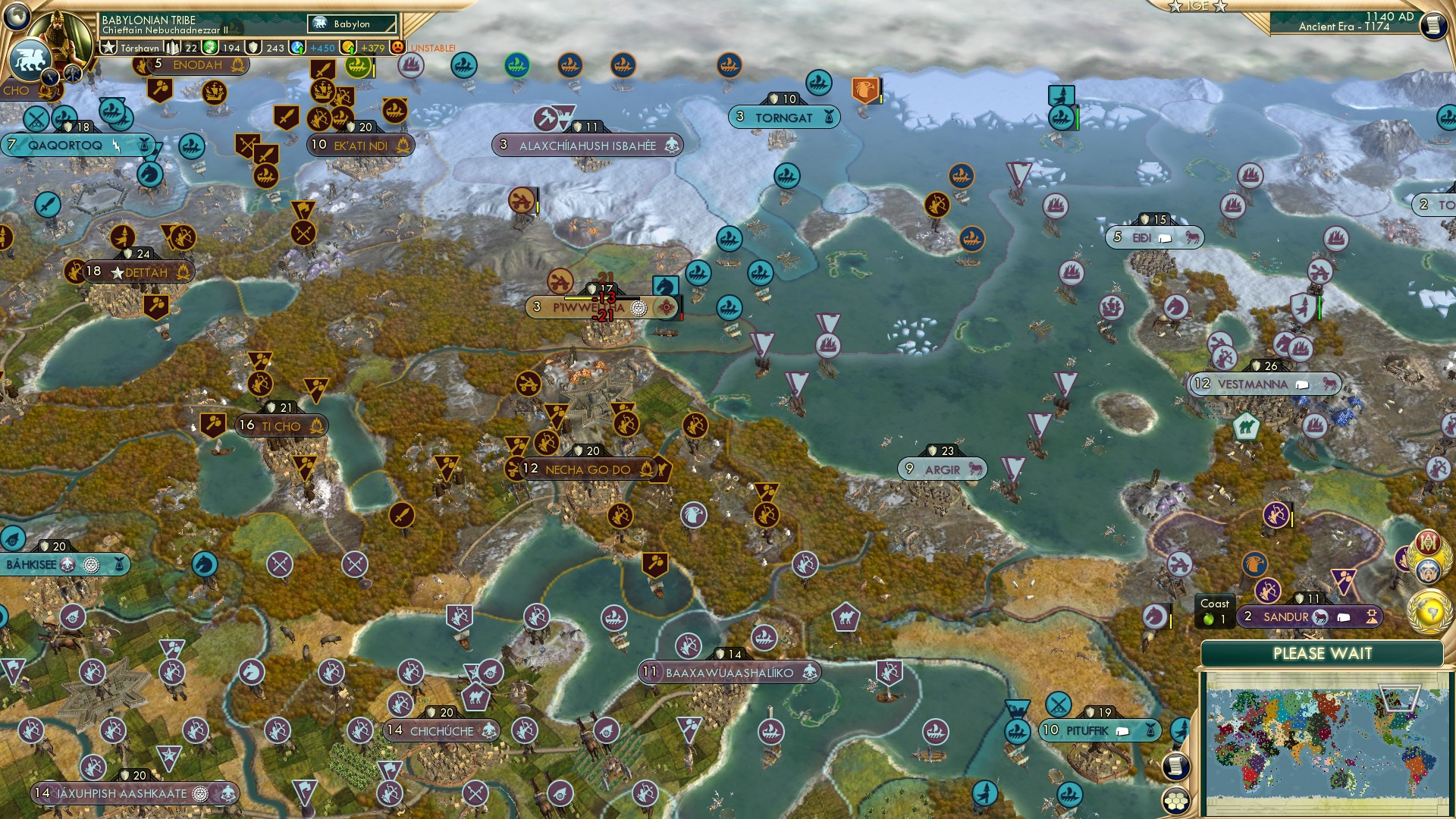Viewport: 1456px width, 819px height.
Task: Open the Babylon civilization dropdown
Action: [351, 24]
